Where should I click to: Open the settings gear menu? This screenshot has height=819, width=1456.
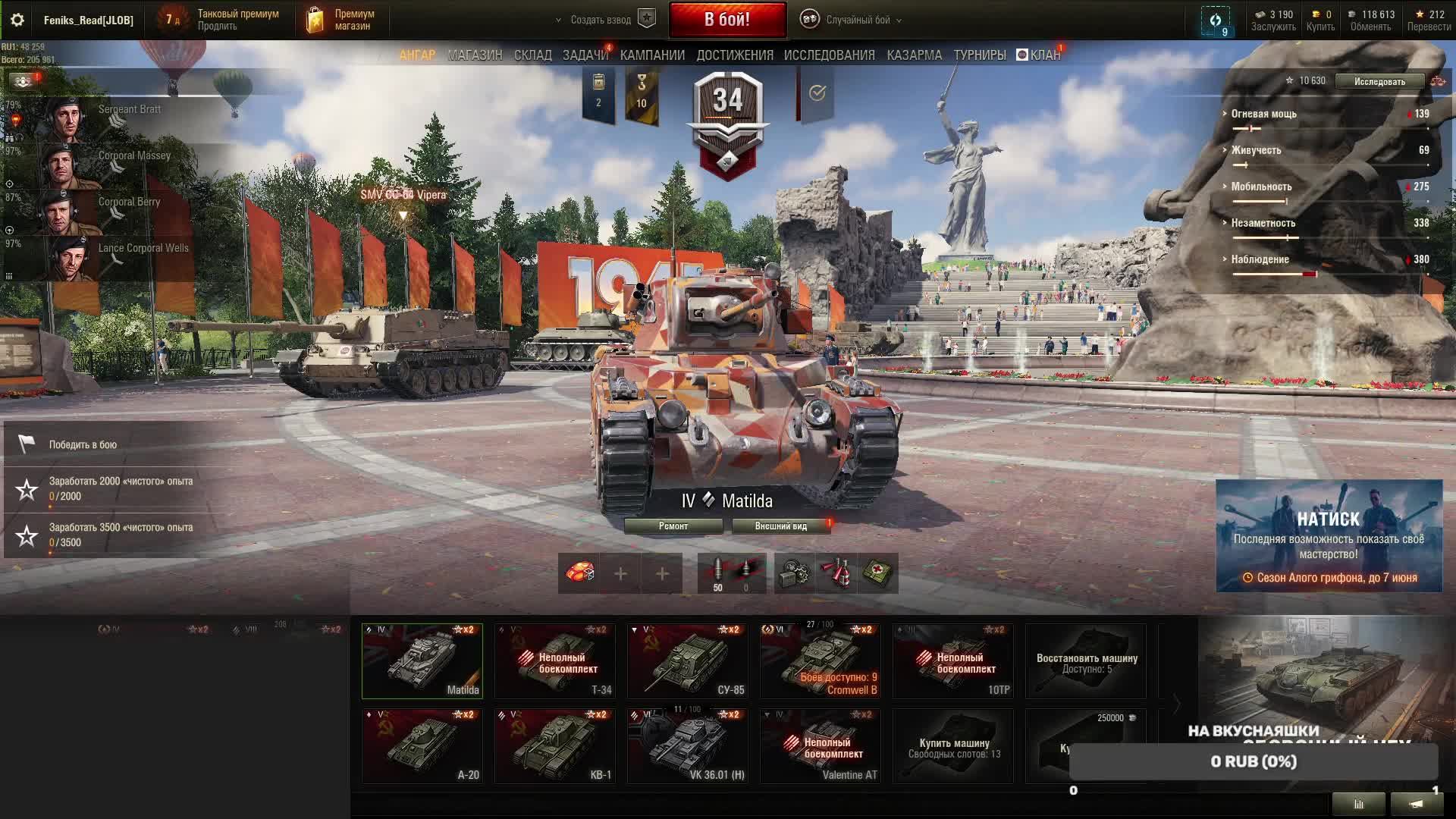pos(17,20)
